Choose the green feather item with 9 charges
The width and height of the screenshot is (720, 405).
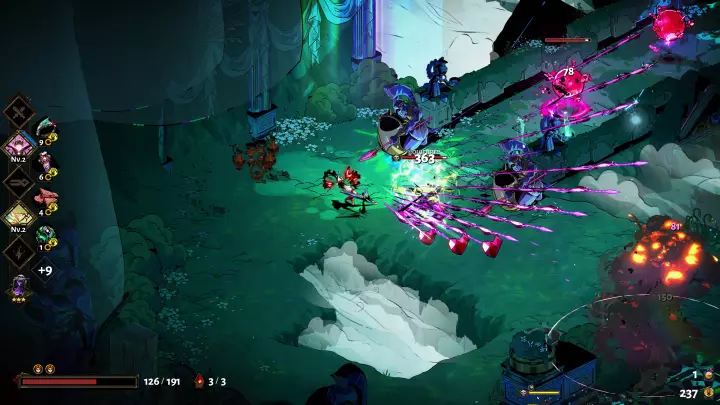coord(46,131)
